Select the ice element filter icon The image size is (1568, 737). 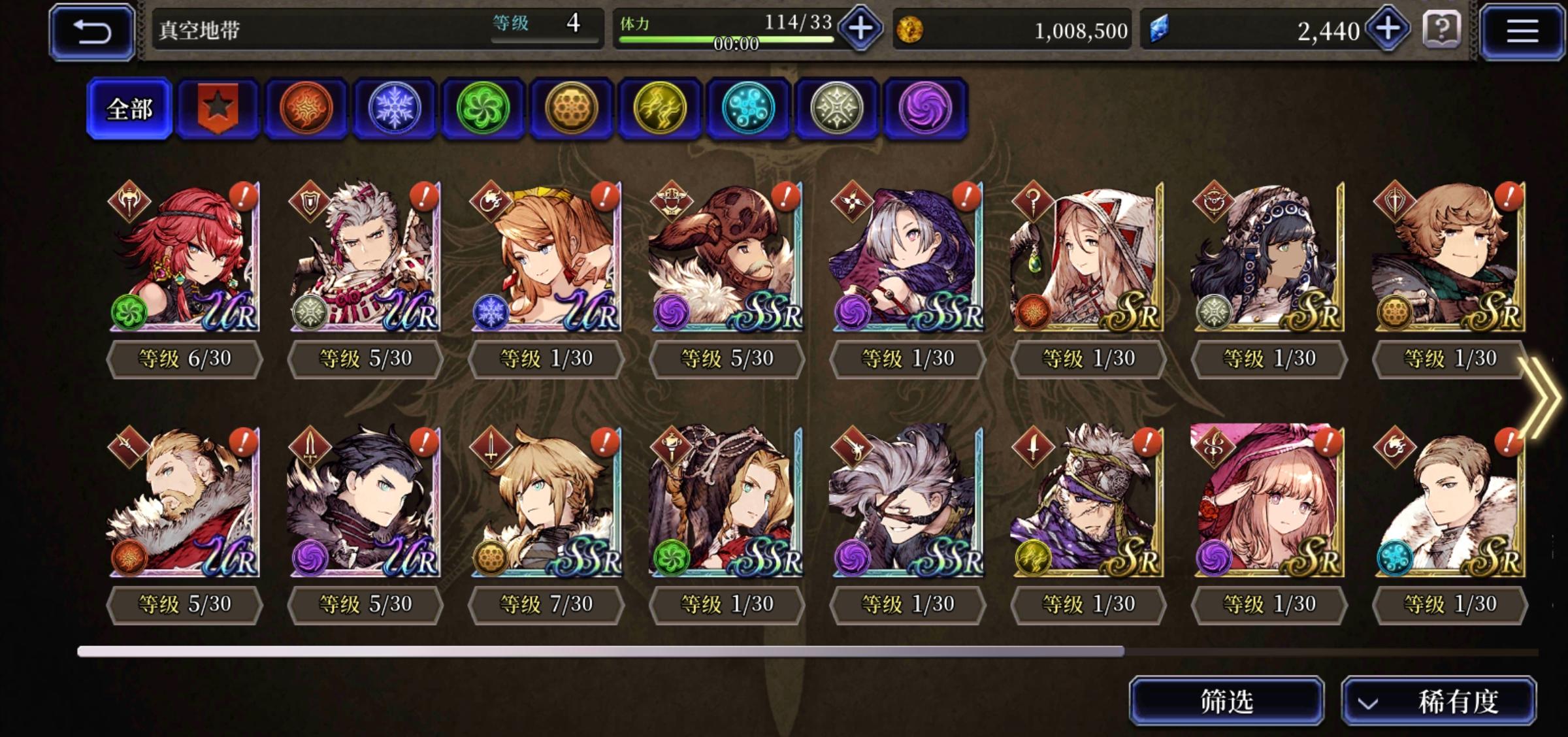(396, 108)
